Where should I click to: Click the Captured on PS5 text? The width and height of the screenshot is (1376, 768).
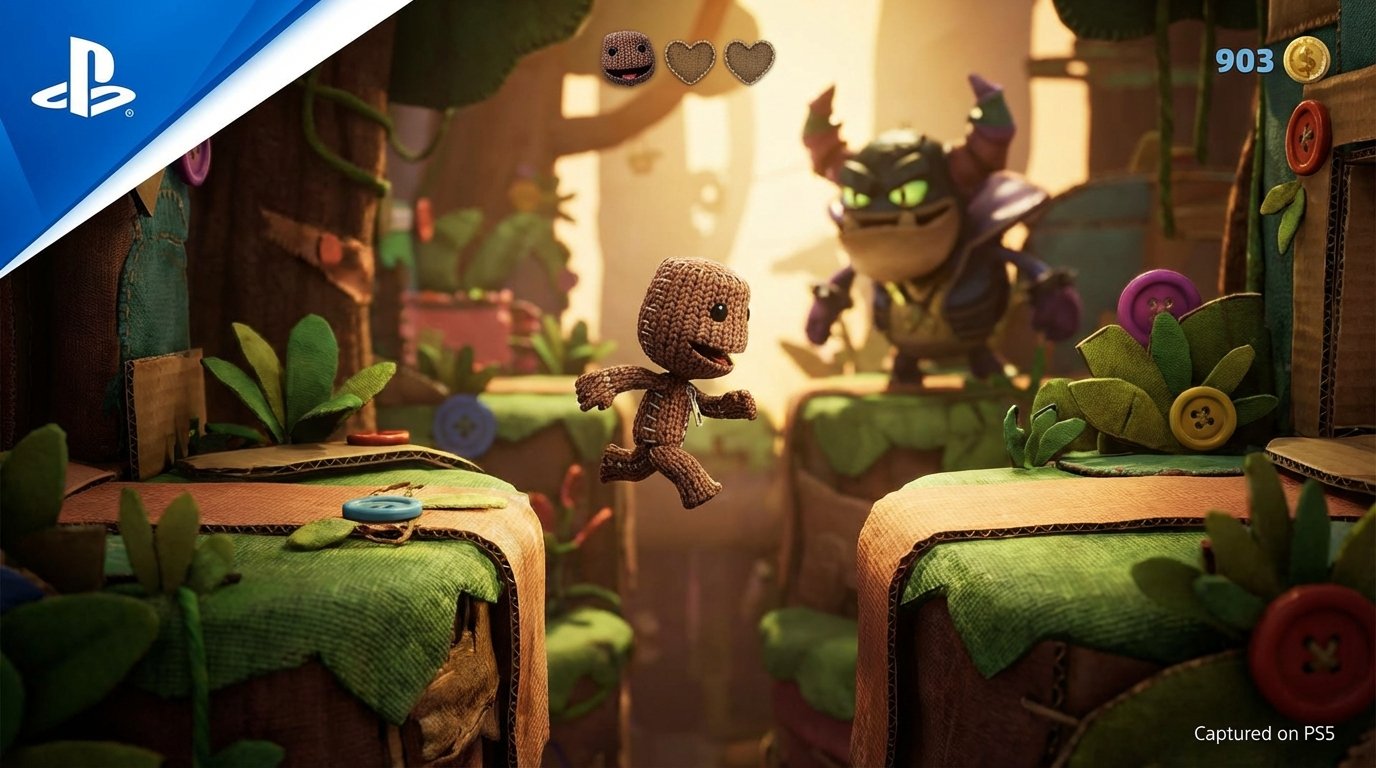pyautogui.click(x=1267, y=732)
